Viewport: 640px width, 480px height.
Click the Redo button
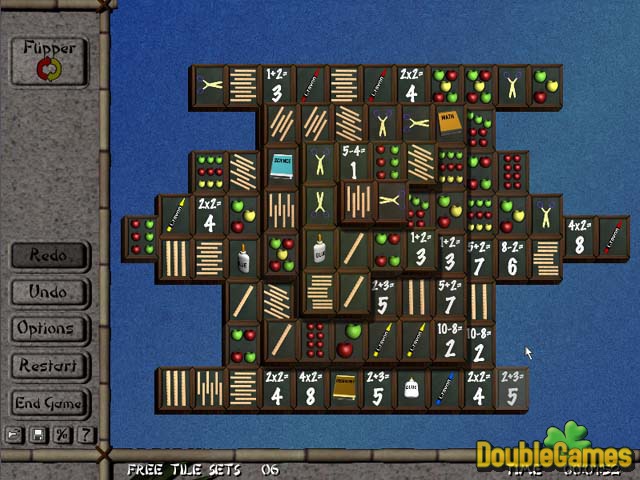49,255
